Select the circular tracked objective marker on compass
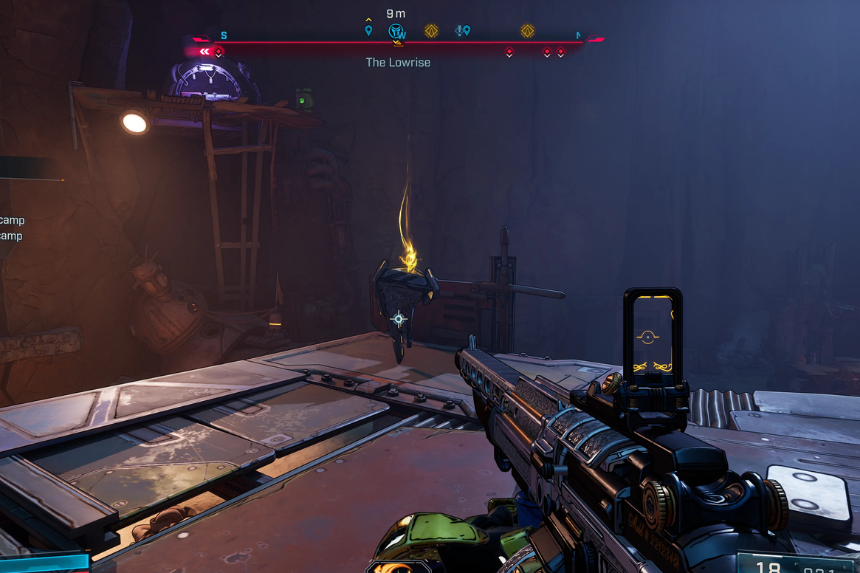860x573 pixels. point(396,31)
